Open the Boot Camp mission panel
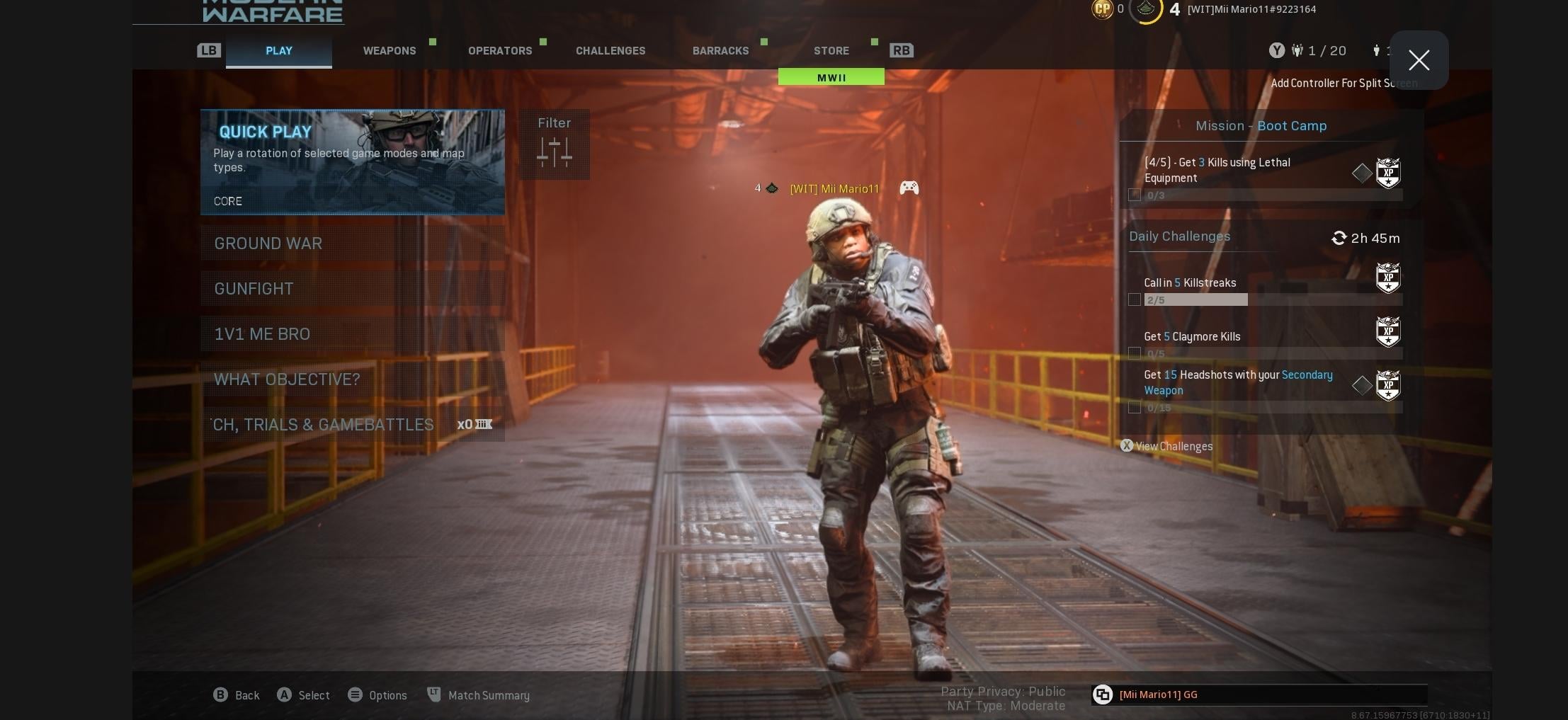 (1261, 126)
